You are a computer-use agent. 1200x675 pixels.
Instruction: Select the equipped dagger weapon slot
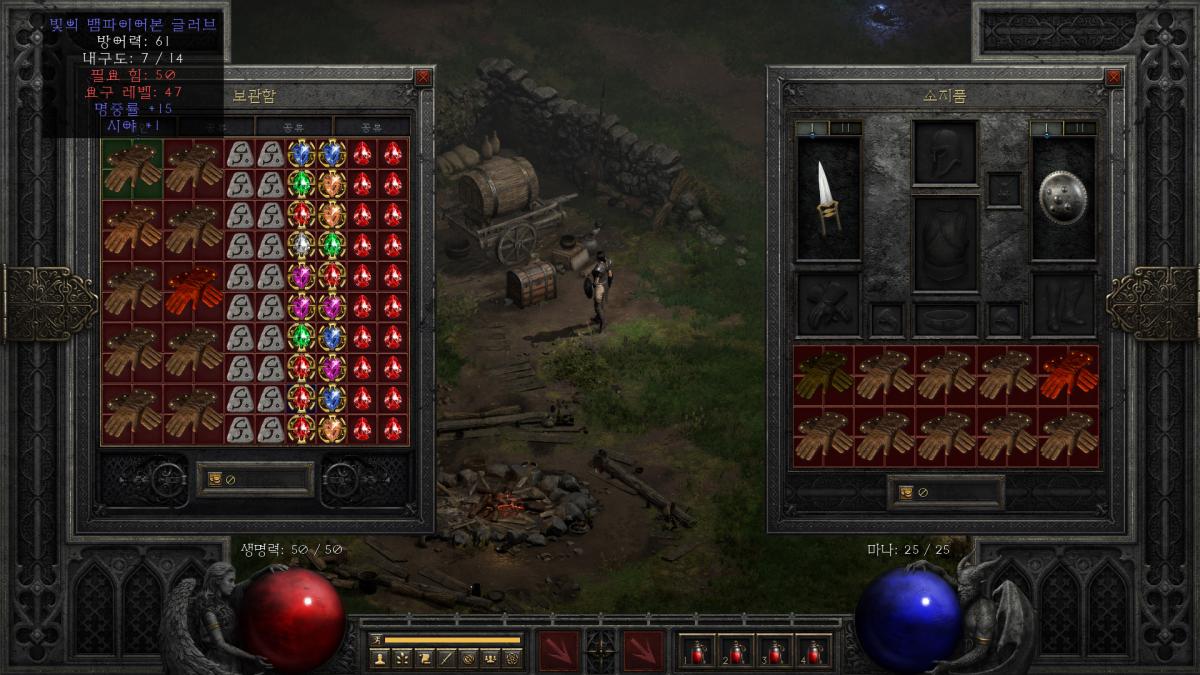tap(828, 198)
